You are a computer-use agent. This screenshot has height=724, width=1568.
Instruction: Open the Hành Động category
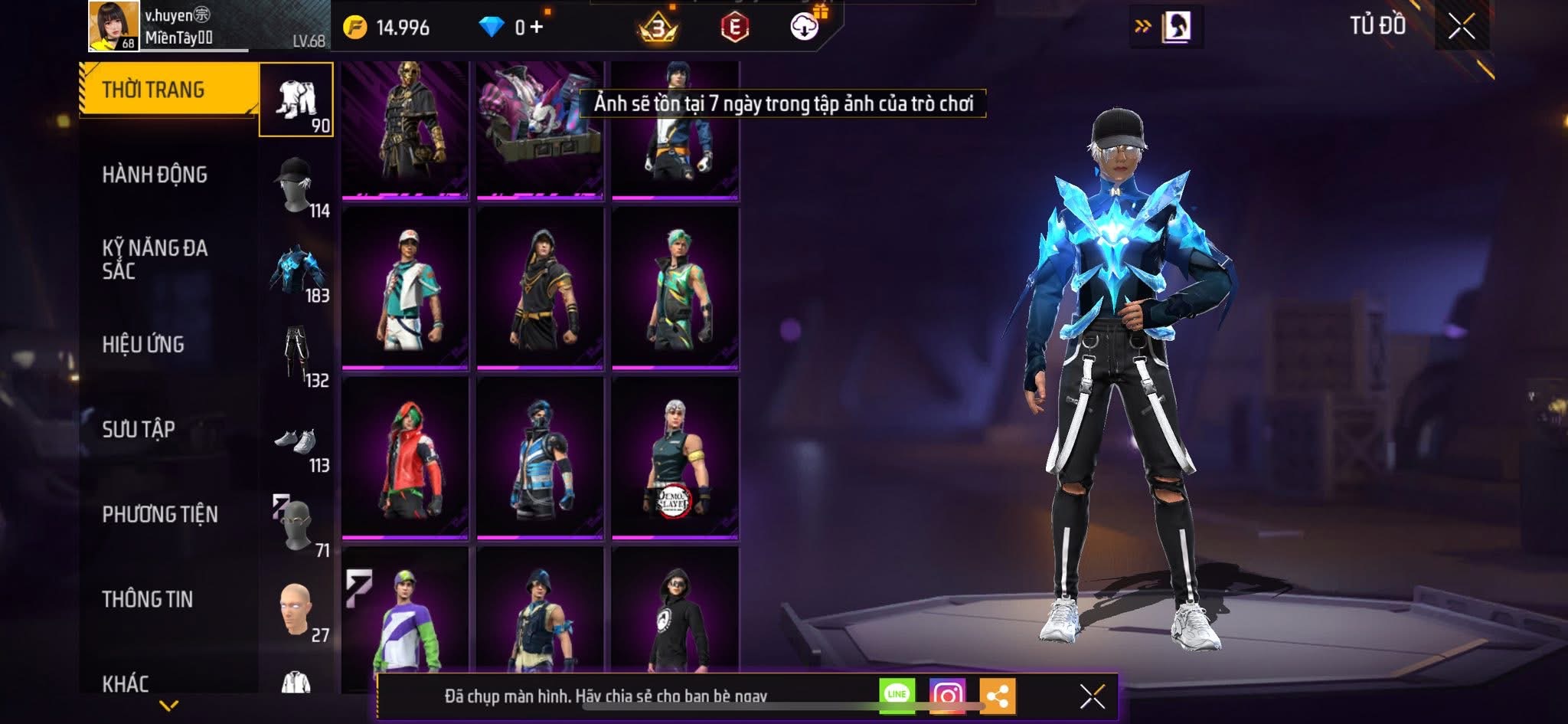[155, 175]
